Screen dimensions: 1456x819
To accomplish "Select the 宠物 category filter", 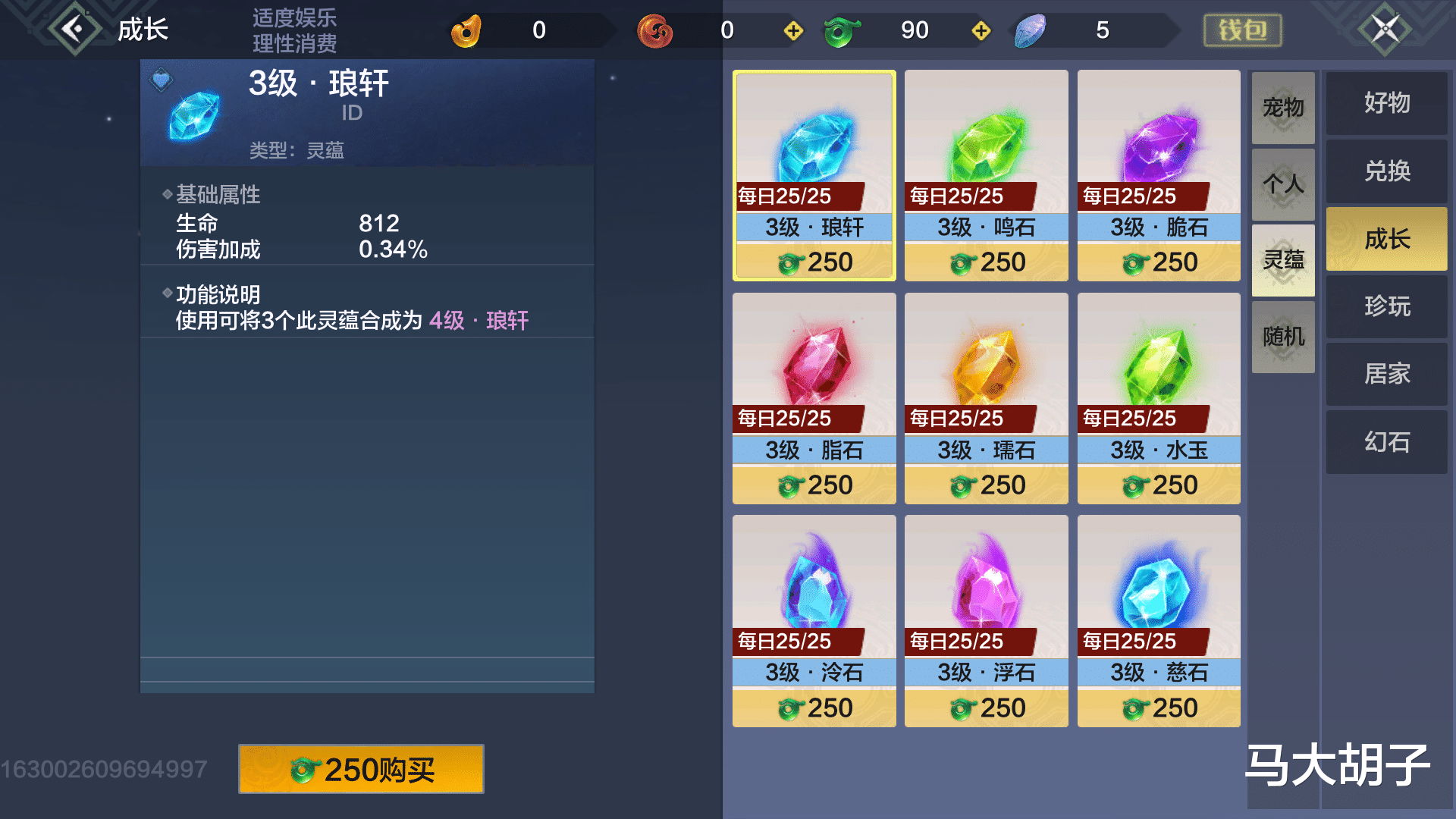I will pos(1283,108).
